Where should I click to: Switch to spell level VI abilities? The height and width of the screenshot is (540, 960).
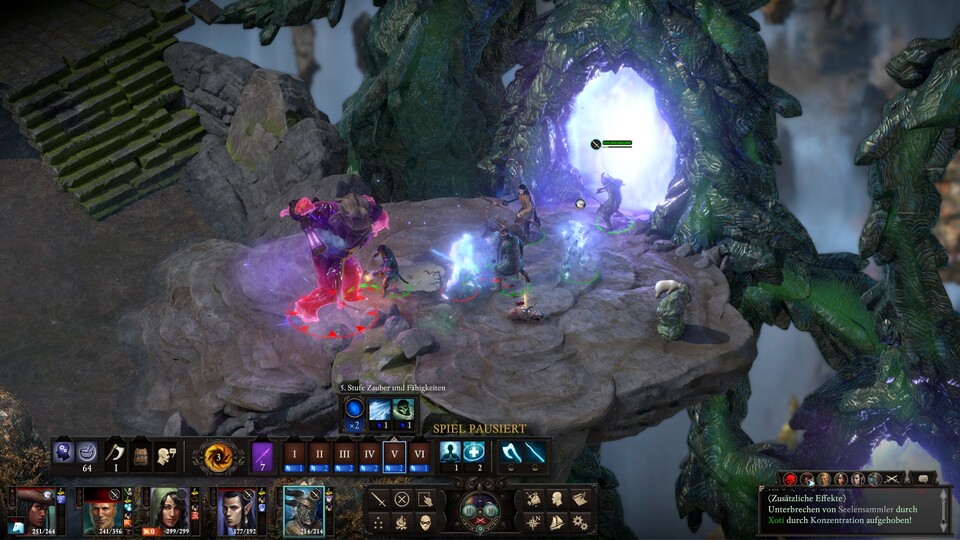coord(418,453)
